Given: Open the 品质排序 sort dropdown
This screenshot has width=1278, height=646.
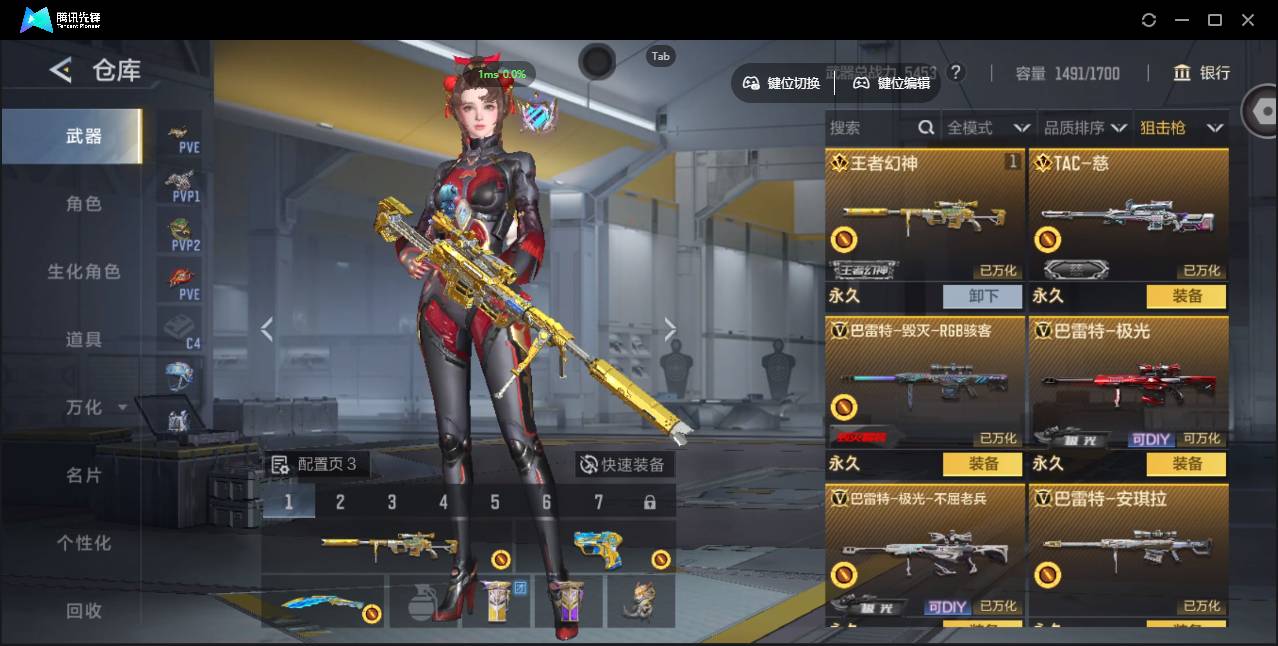Looking at the screenshot, I should click(1085, 128).
